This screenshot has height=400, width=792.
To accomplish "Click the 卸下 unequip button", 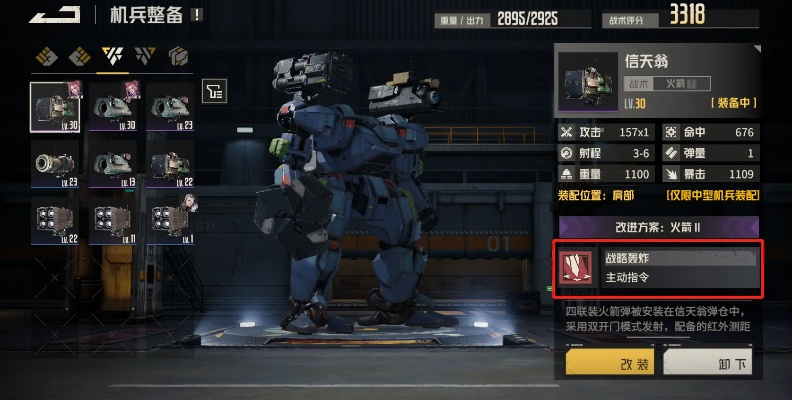I will click(x=710, y=362).
